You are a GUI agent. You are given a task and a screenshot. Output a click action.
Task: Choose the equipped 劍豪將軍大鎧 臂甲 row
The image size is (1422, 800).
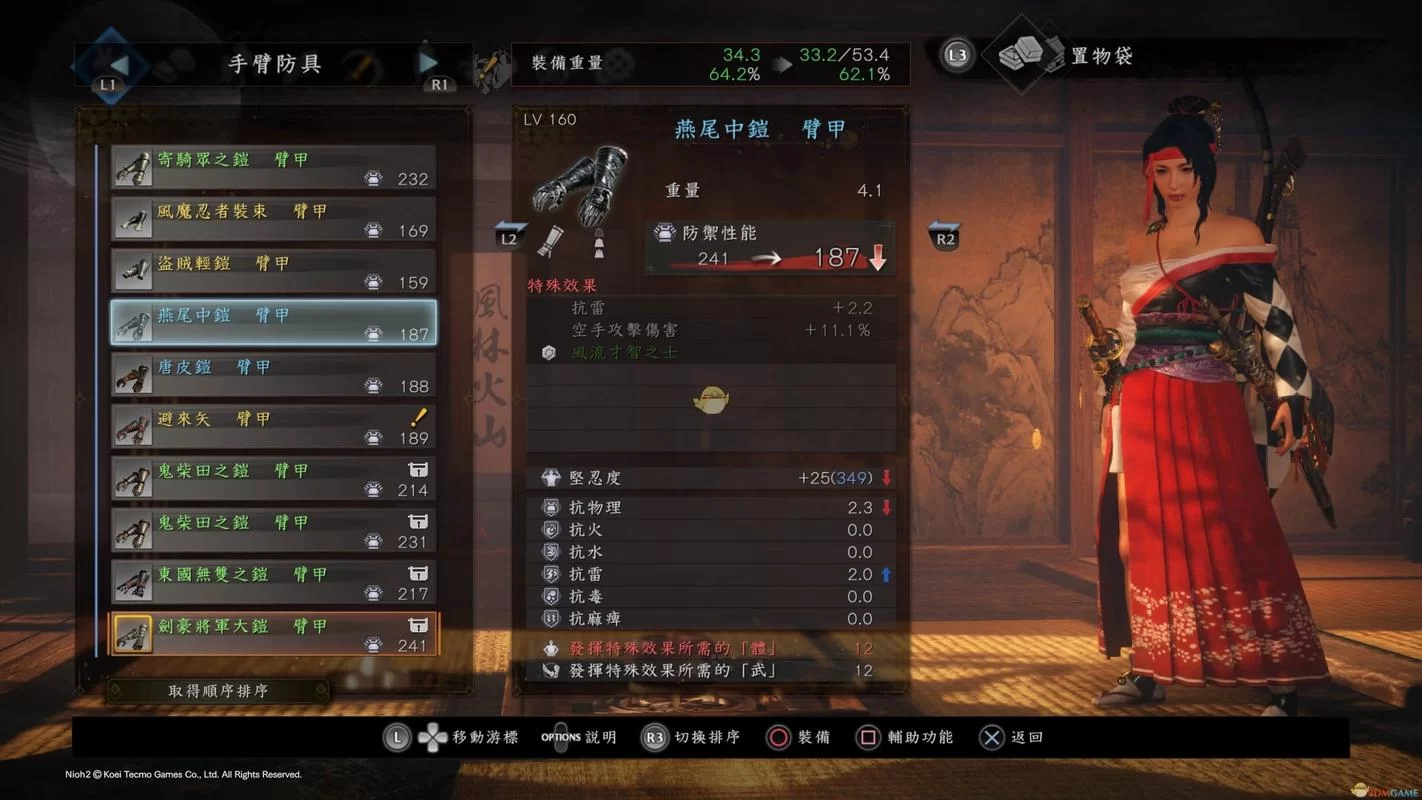(x=273, y=635)
